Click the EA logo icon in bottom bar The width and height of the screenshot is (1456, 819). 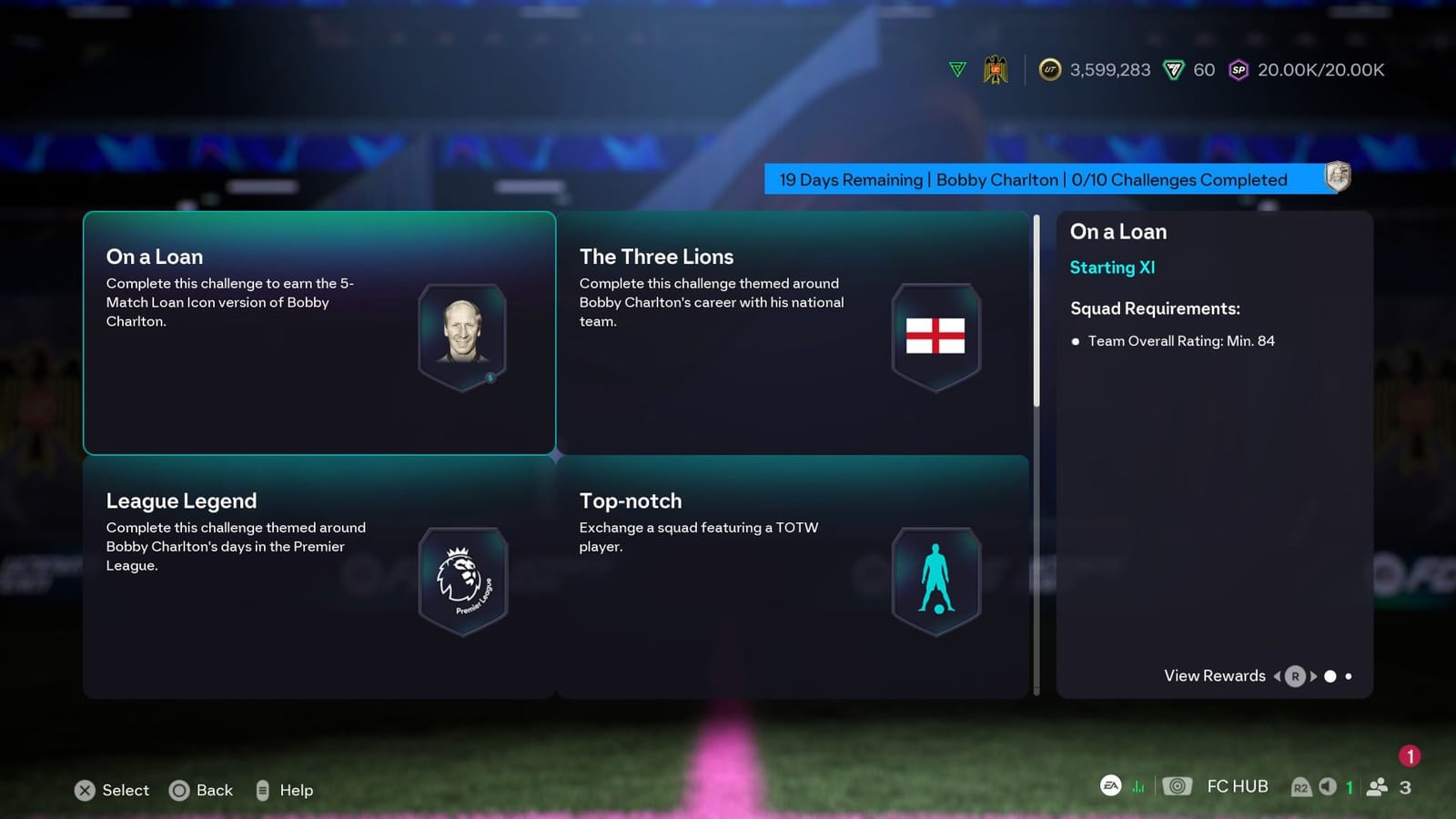pyautogui.click(x=1109, y=786)
